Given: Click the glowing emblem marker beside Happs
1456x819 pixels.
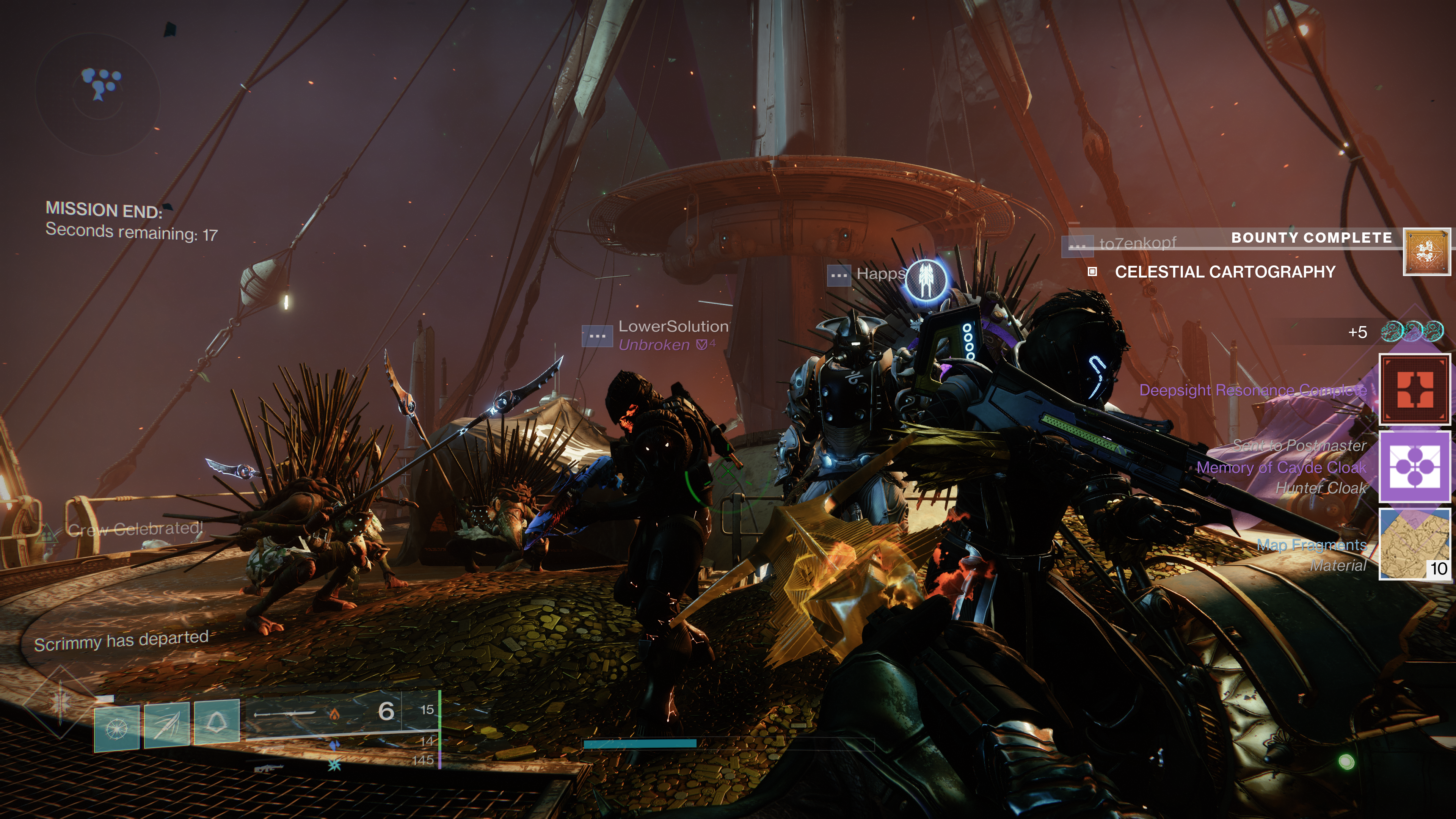Looking at the screenshot, I should pos(926,280).
